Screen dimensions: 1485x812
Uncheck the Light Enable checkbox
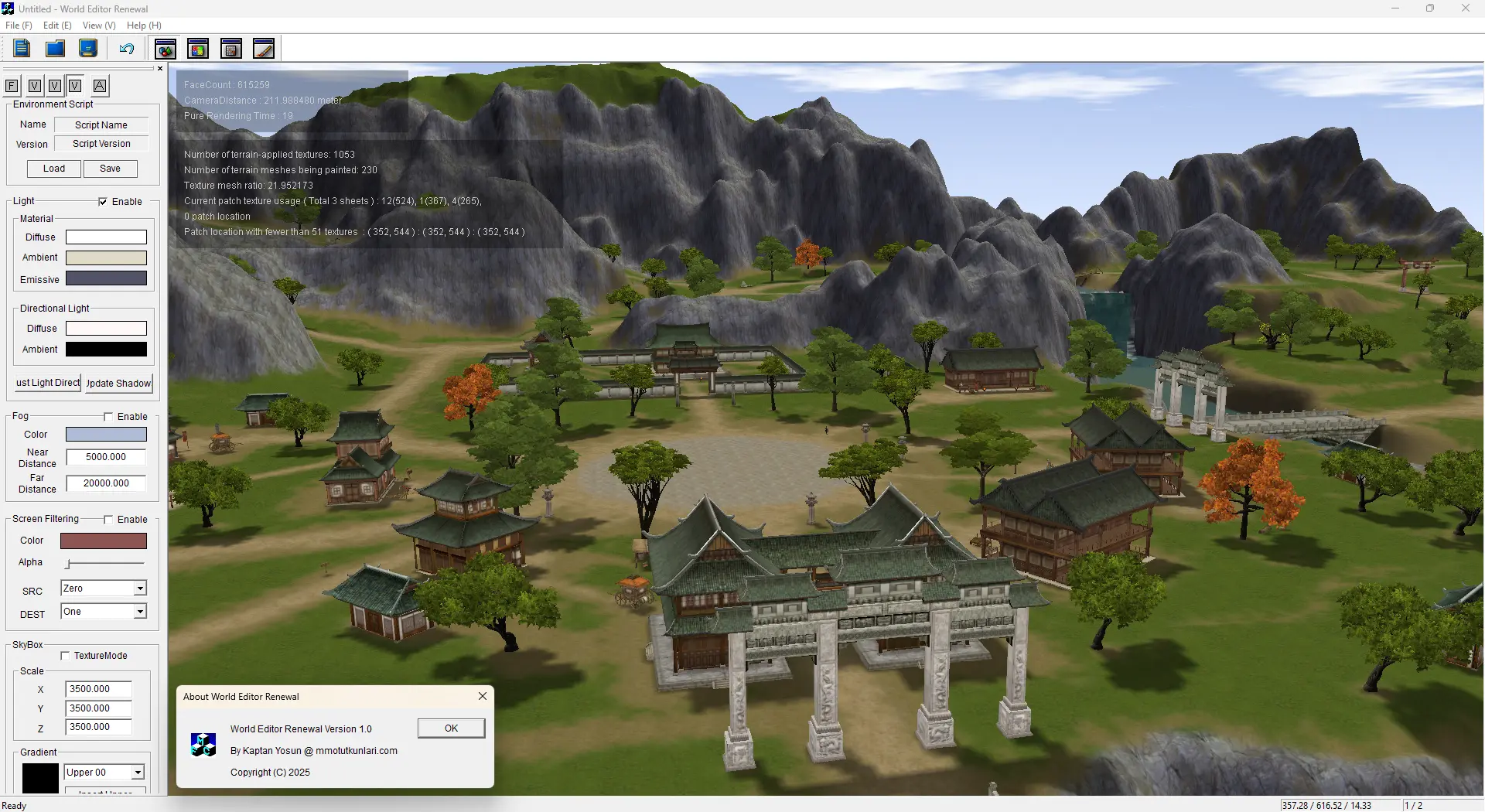tap(103, 201)
